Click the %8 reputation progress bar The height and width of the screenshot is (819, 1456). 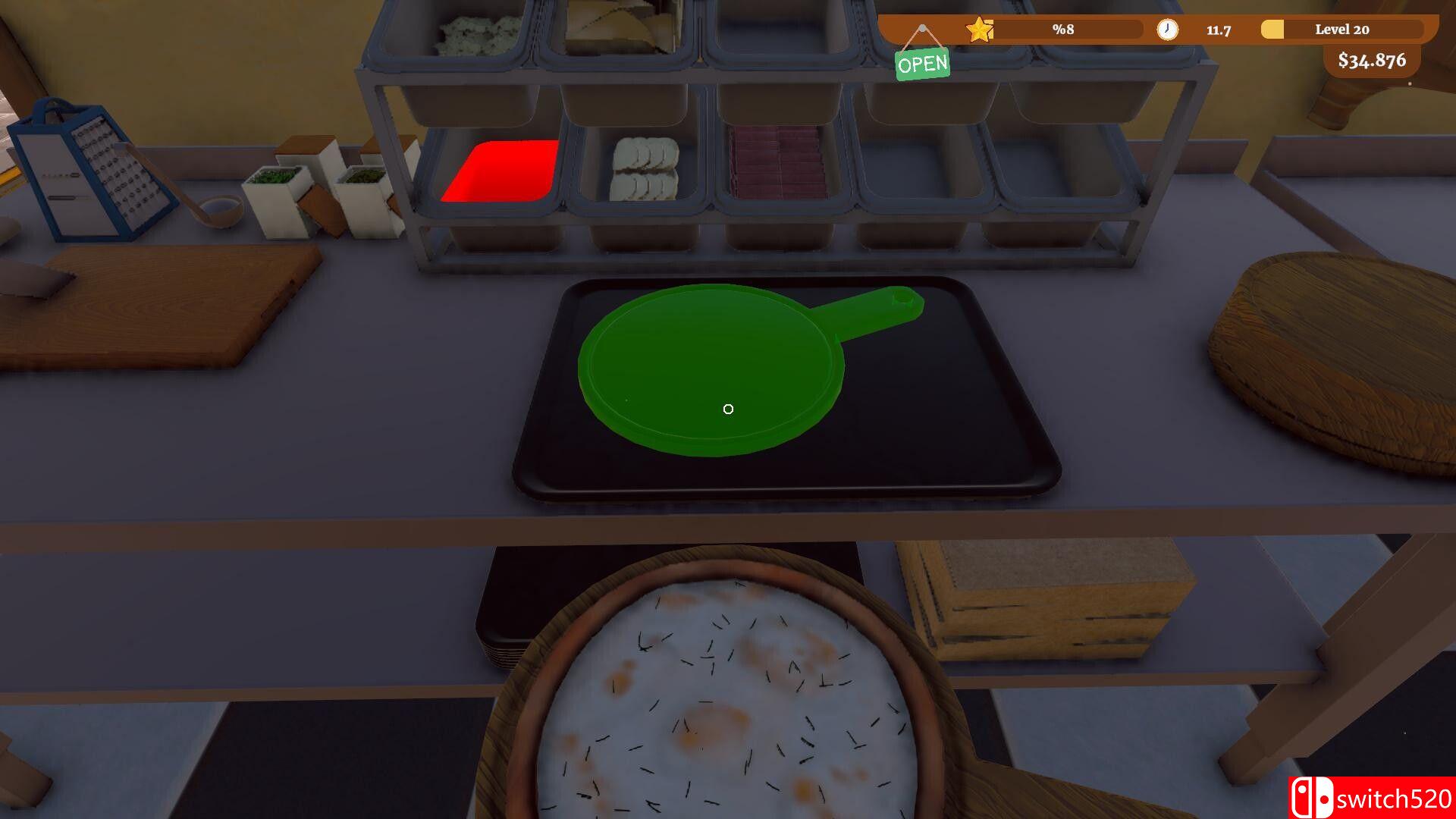pyautogui.click(x=1062, y=30)
